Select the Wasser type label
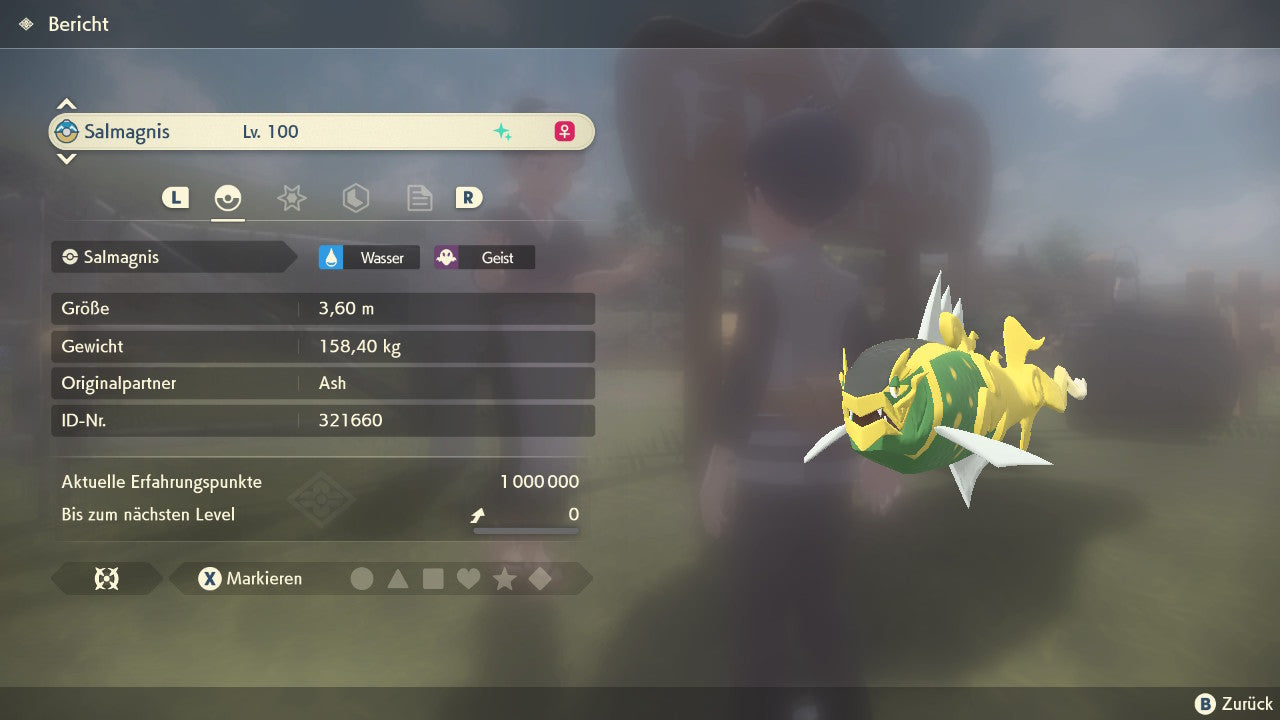 coord(369,257)
